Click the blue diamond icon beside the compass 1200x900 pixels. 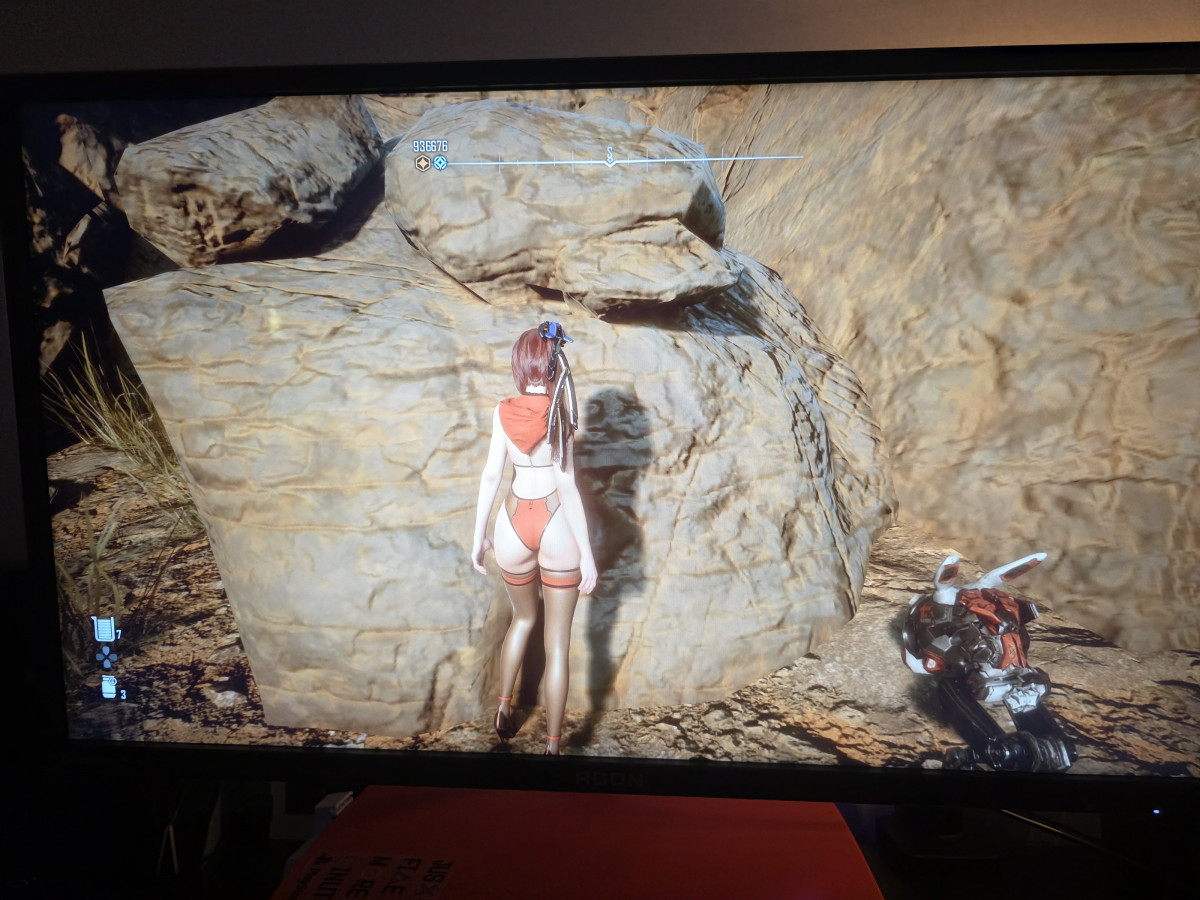(x=440, y=162)
